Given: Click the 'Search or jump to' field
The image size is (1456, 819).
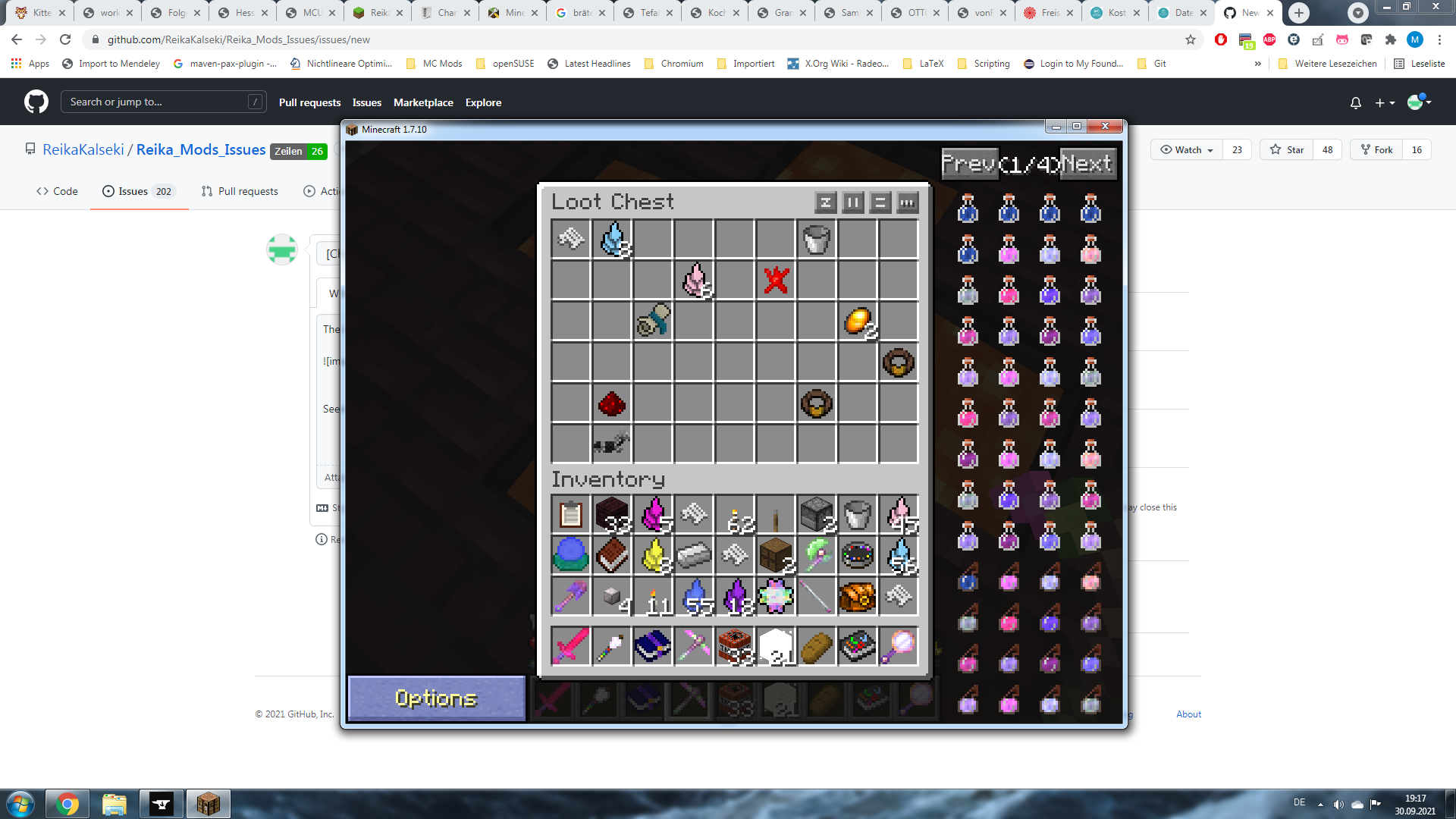Looking at the screenshot, I should (163, 101).
